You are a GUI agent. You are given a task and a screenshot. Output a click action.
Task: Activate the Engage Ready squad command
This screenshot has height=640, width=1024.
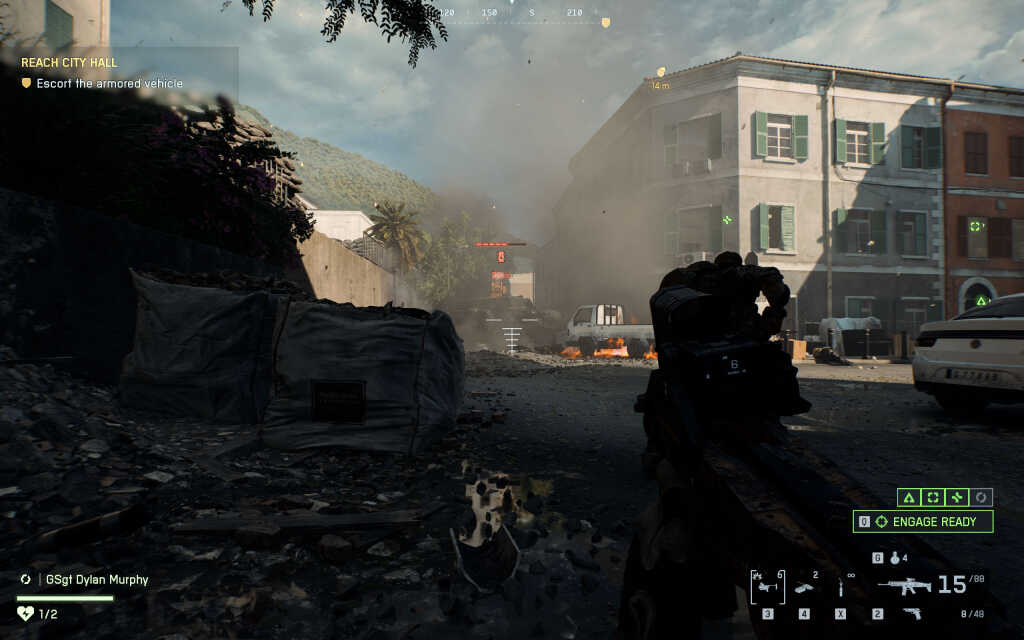point(923,521)
